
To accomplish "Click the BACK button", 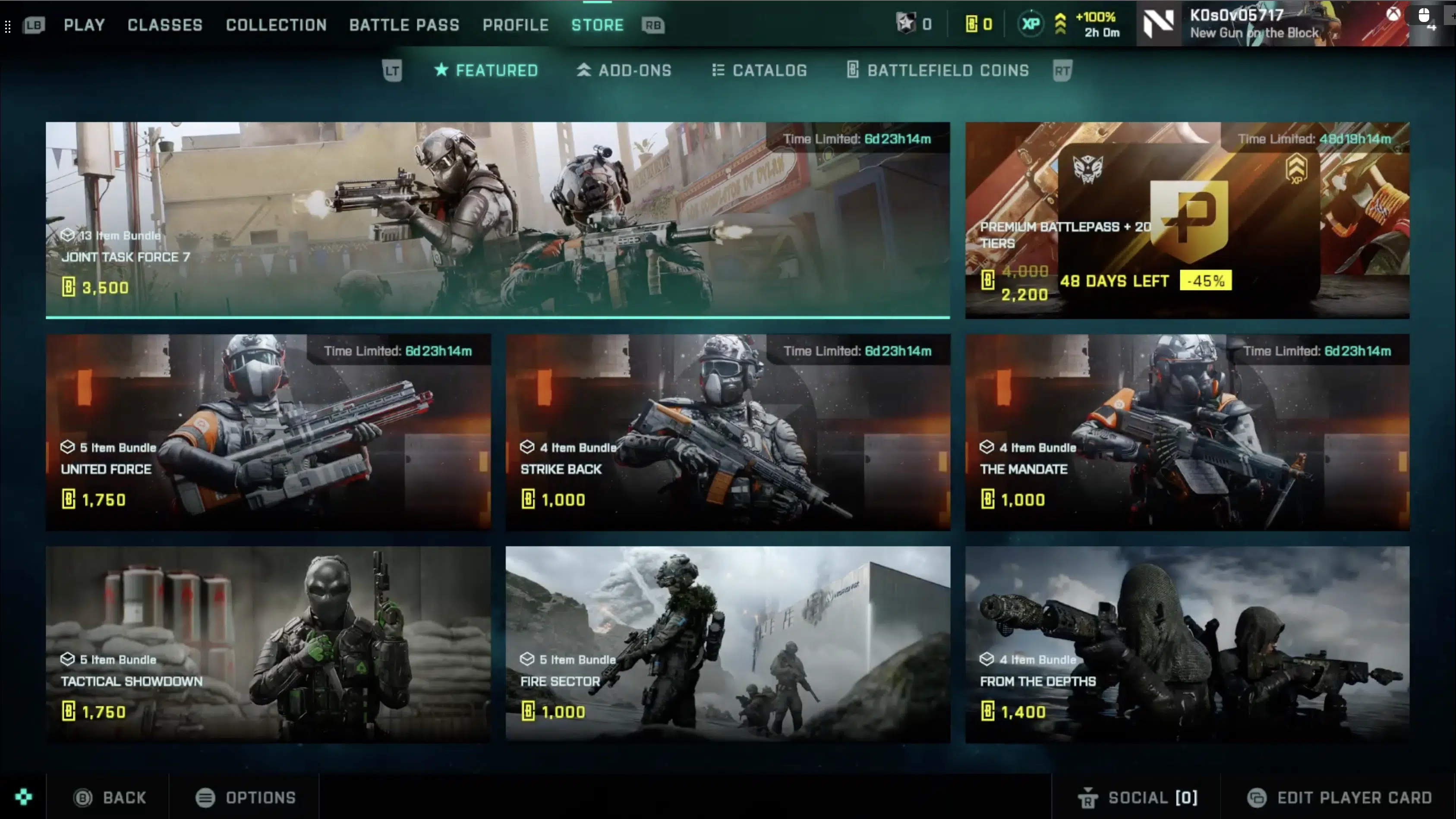I will coord(109,797).
